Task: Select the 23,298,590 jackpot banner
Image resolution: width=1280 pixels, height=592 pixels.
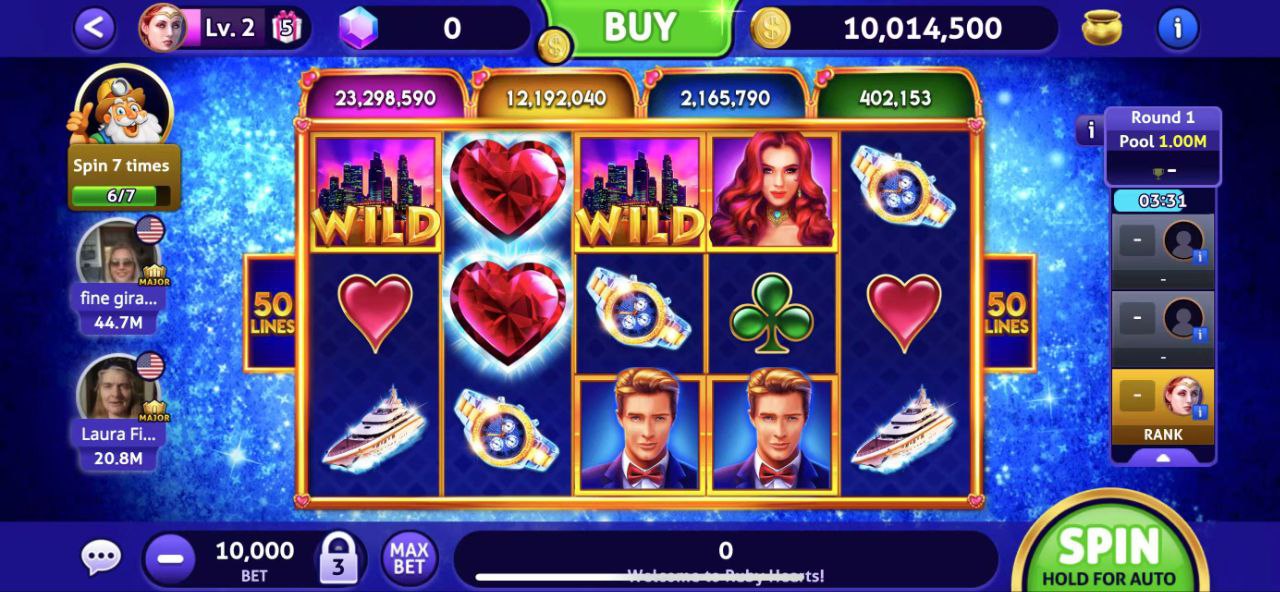Action: [x=385, y=98]
